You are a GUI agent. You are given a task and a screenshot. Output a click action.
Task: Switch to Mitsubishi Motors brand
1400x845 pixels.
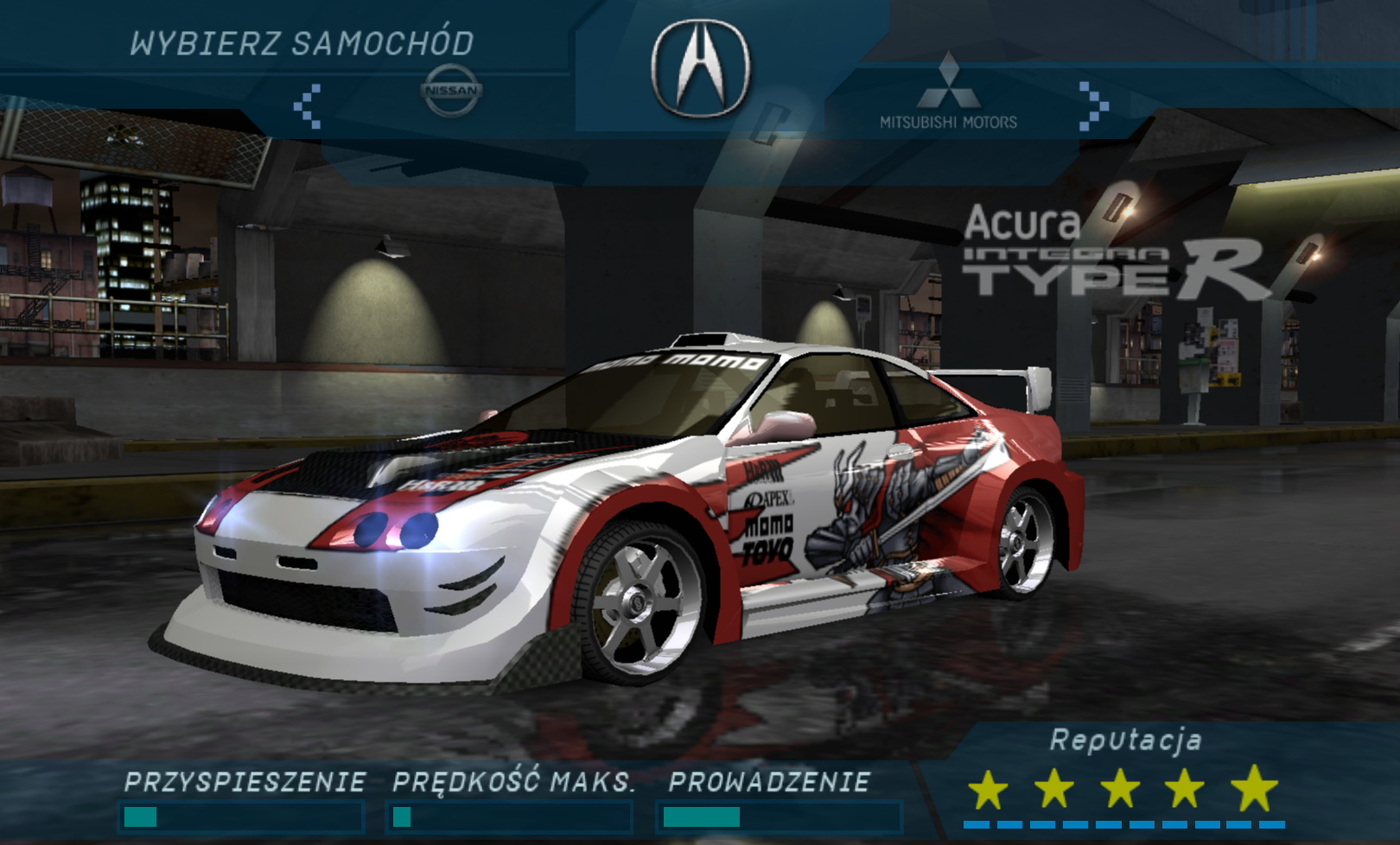tap(948, 92)
